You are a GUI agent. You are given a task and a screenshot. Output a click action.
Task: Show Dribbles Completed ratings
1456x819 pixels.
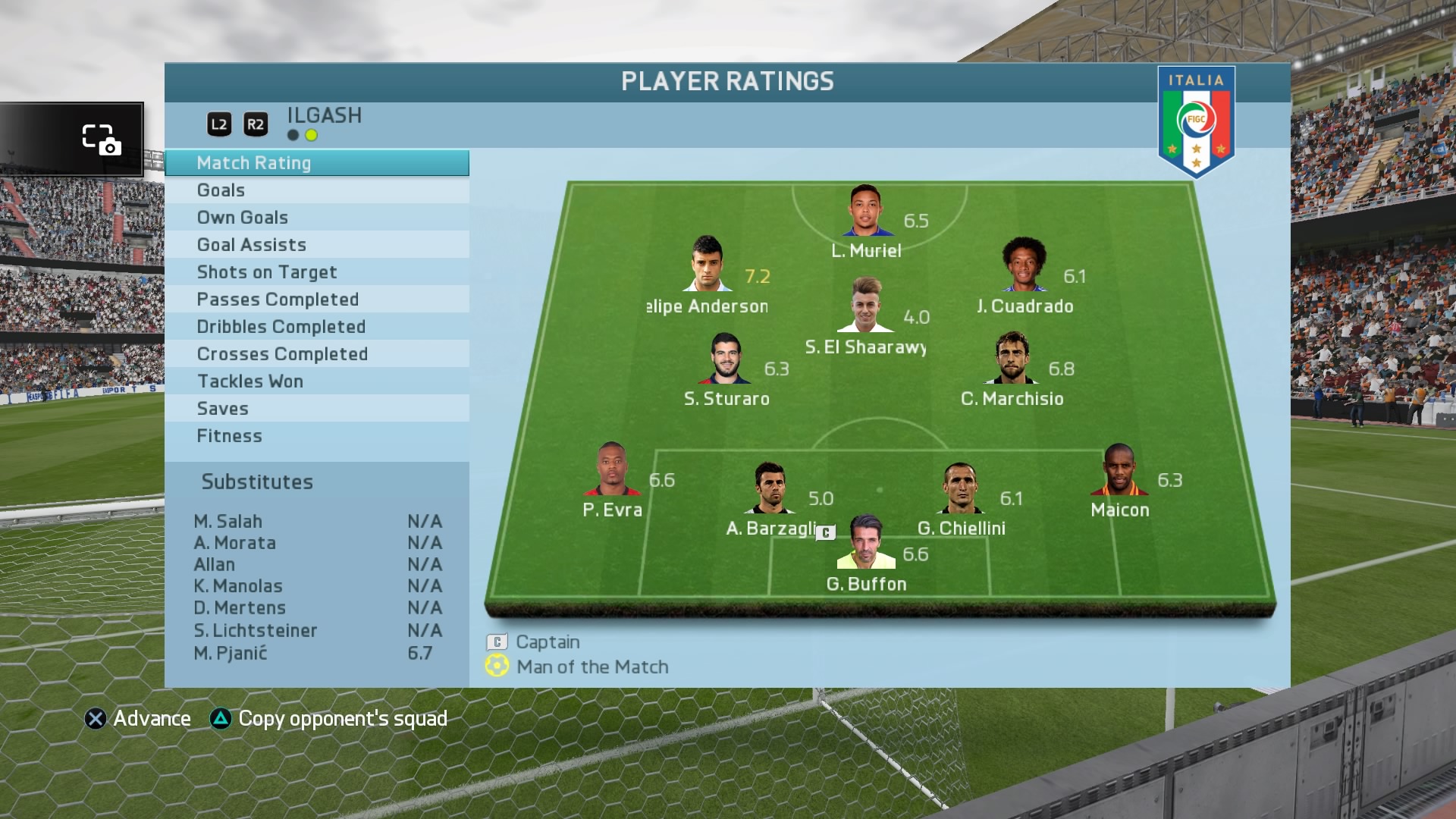click(316, 327)
